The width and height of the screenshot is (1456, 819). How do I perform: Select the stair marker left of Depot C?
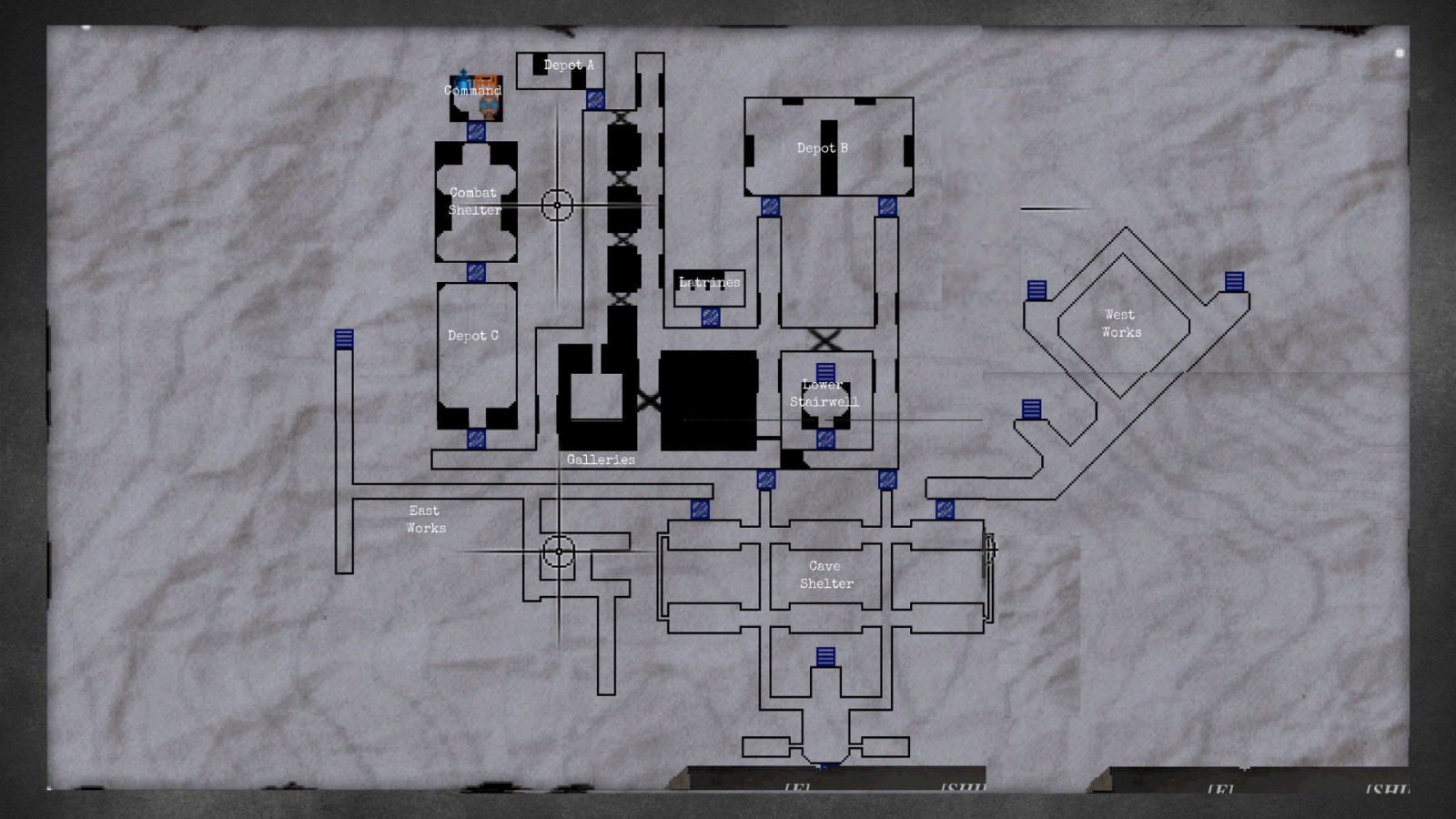344,339
